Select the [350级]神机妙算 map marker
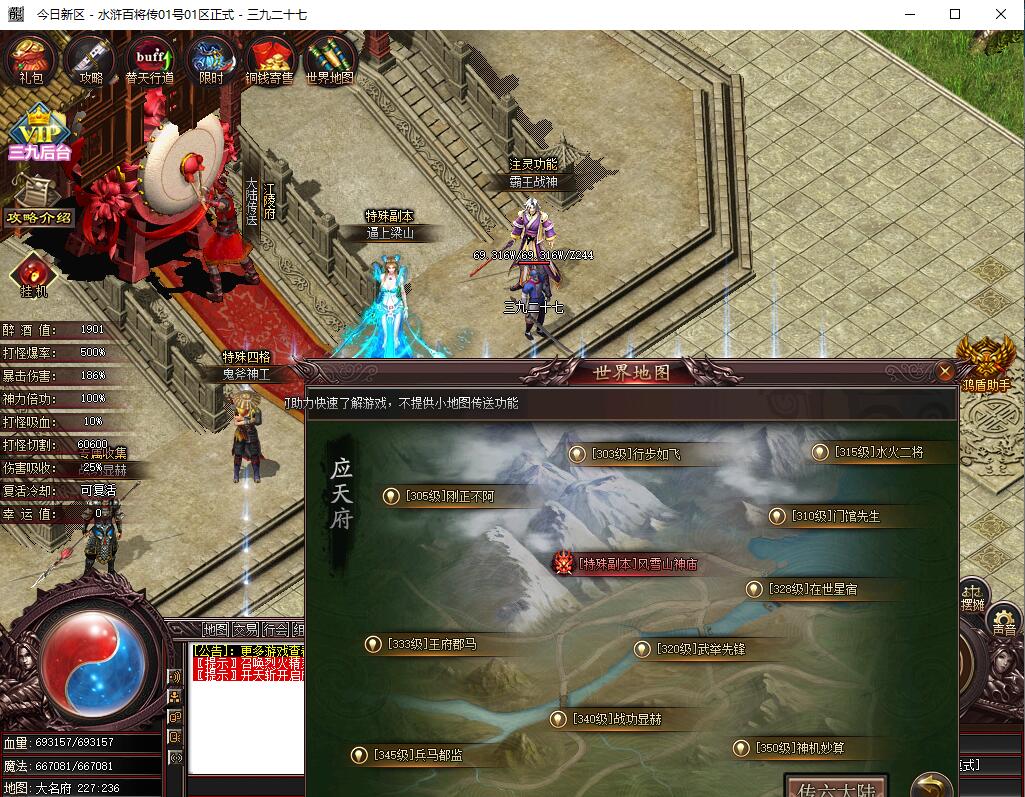This screenshot has height=797, width=1025. (793, 748)
